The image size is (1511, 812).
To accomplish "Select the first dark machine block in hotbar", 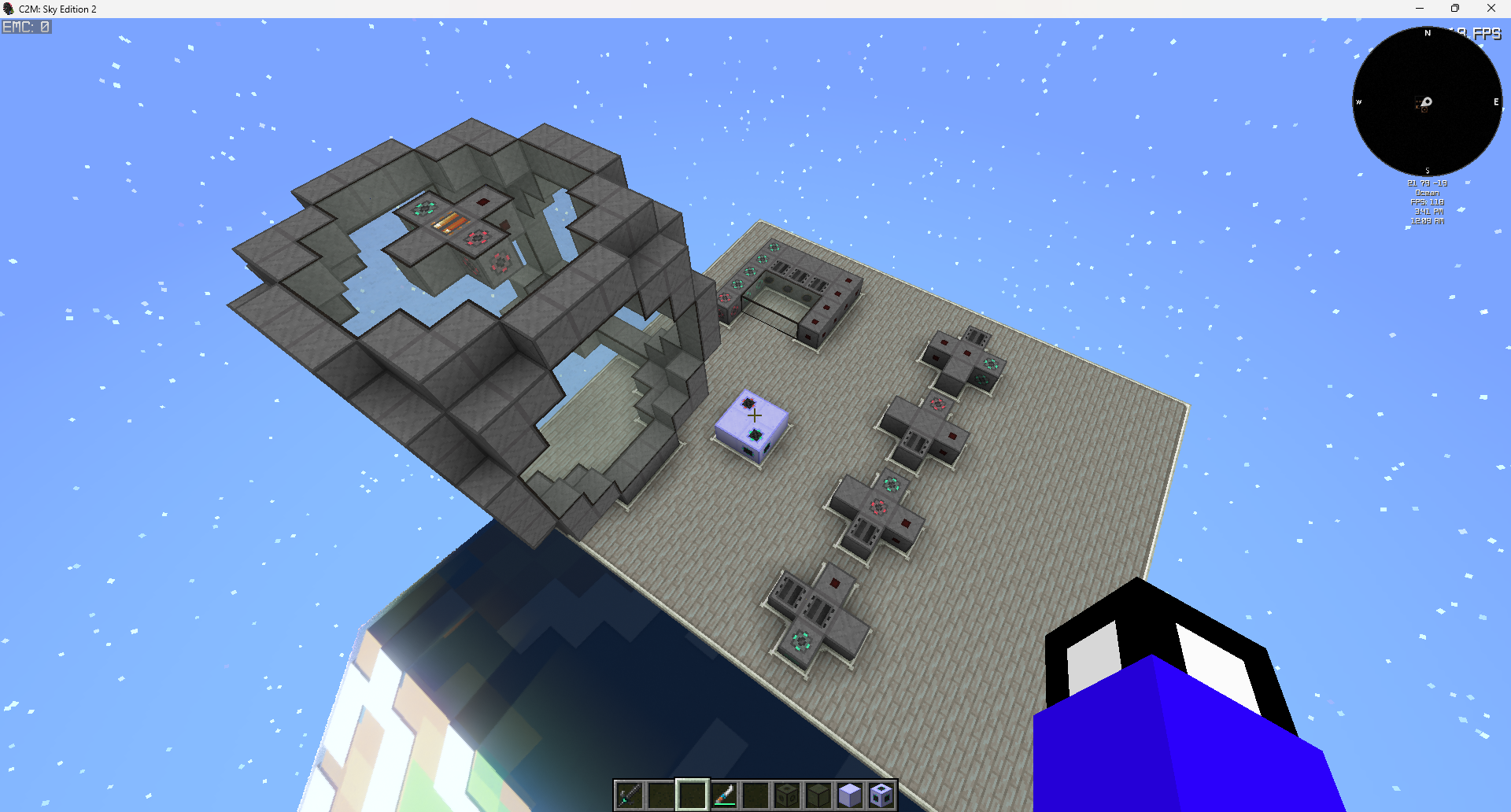I will pos(787,795).
